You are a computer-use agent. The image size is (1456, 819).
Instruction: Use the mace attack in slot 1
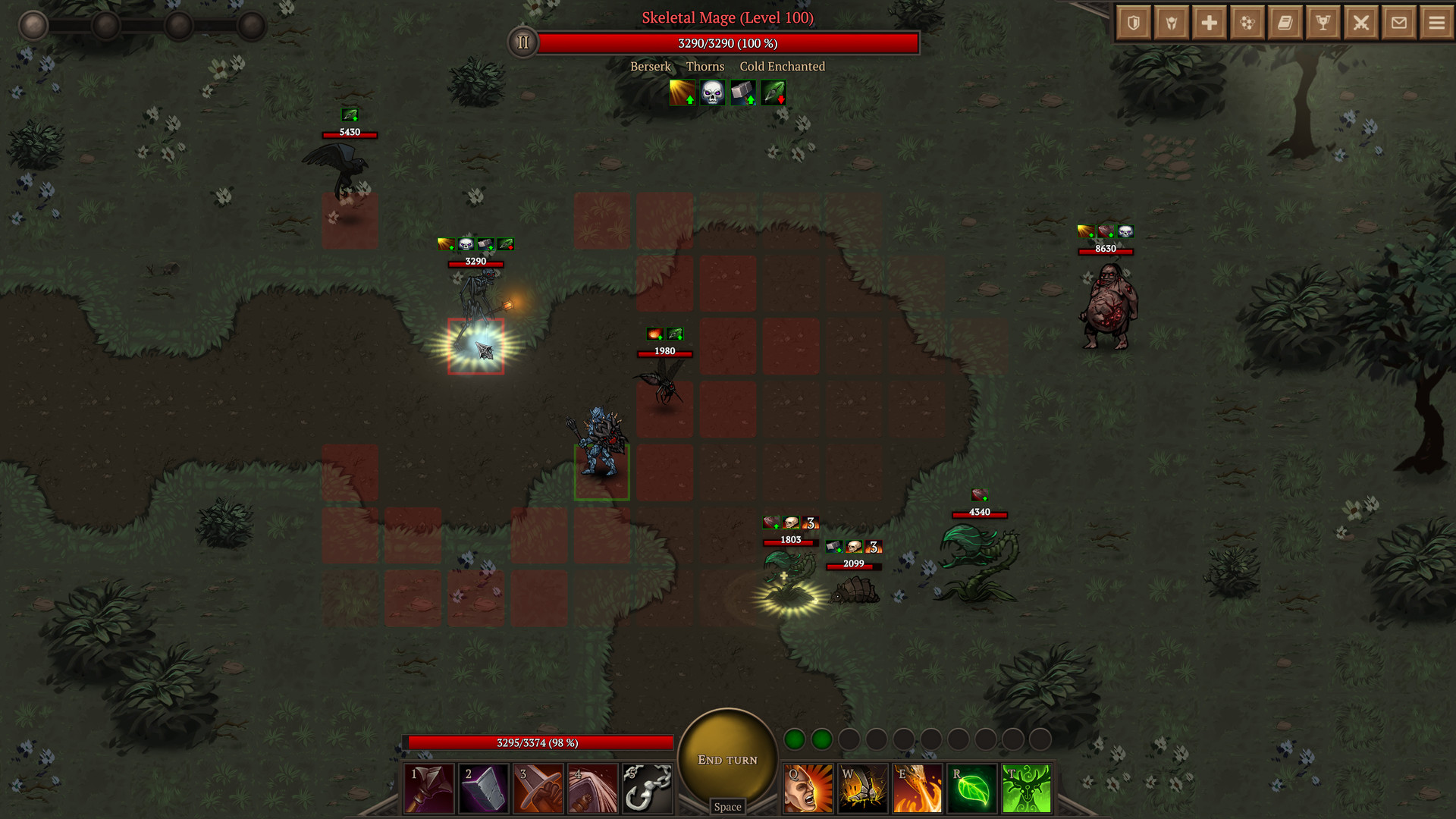click(x=429, y=789)
